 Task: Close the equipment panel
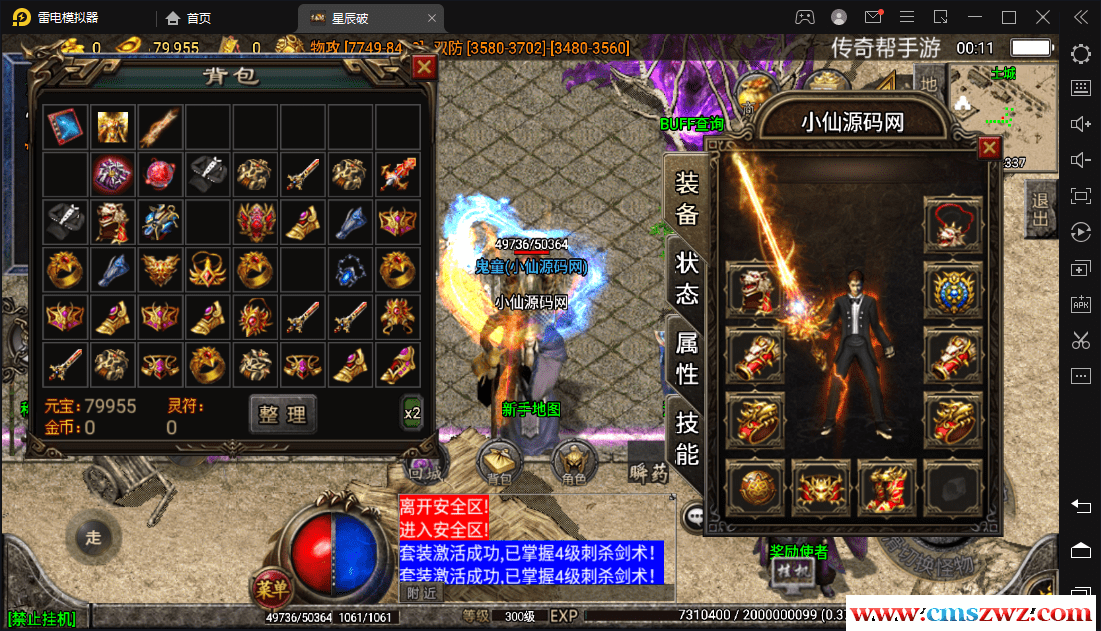pyautogui.click(x=989, y=148)
